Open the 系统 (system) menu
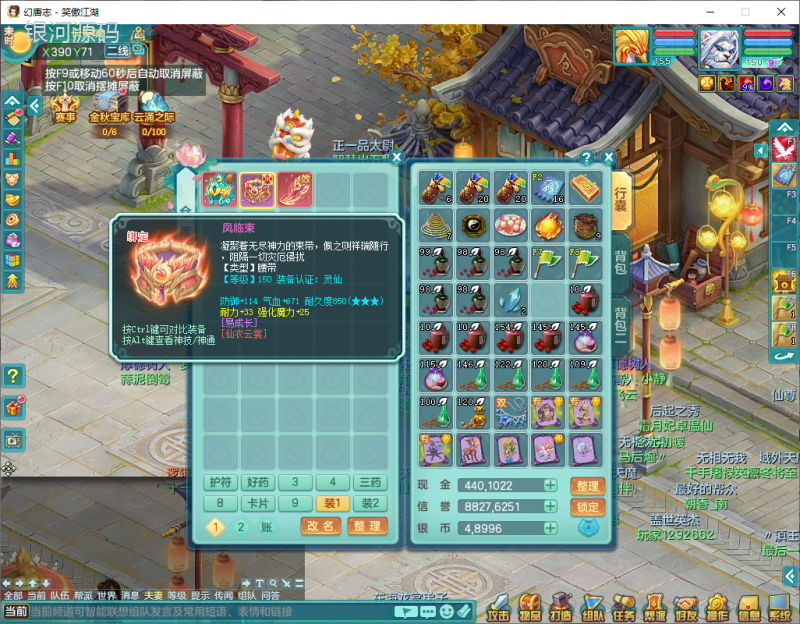 [779, 606]
